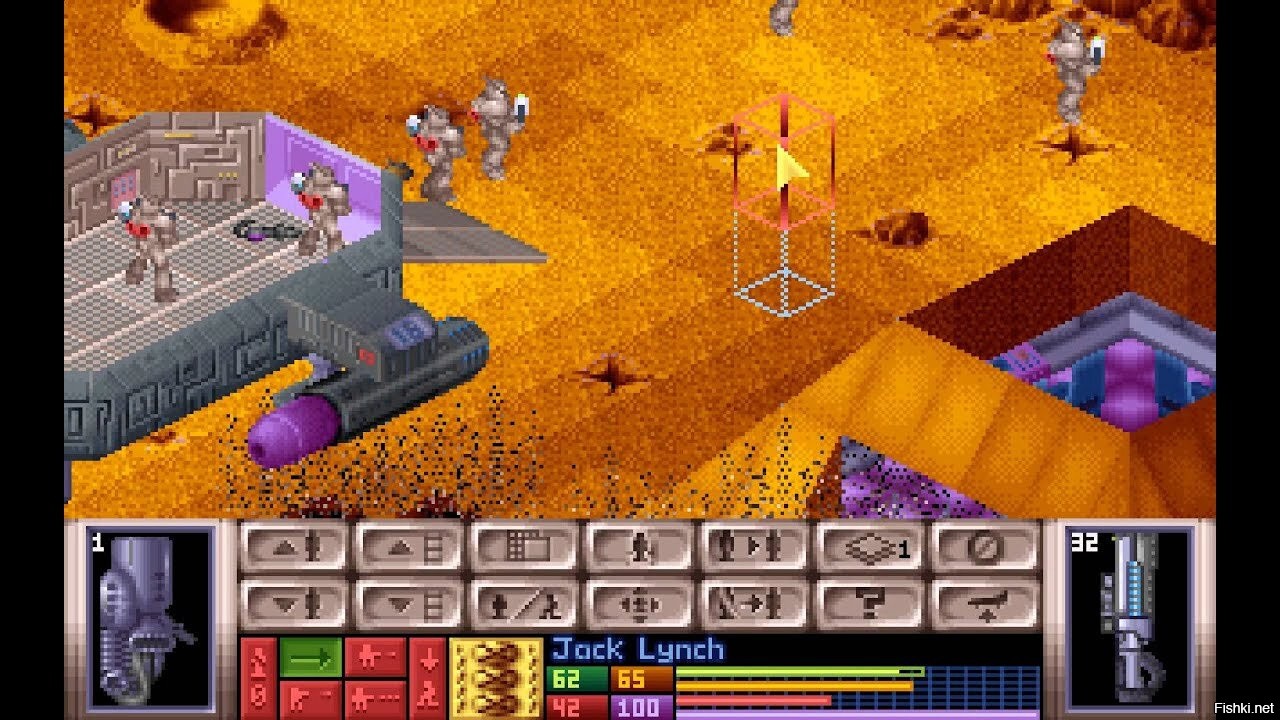The width and height of the screenshot is (1280, 720).
Task: Select the green no-reserve time units button
Action: coord(310,657)
